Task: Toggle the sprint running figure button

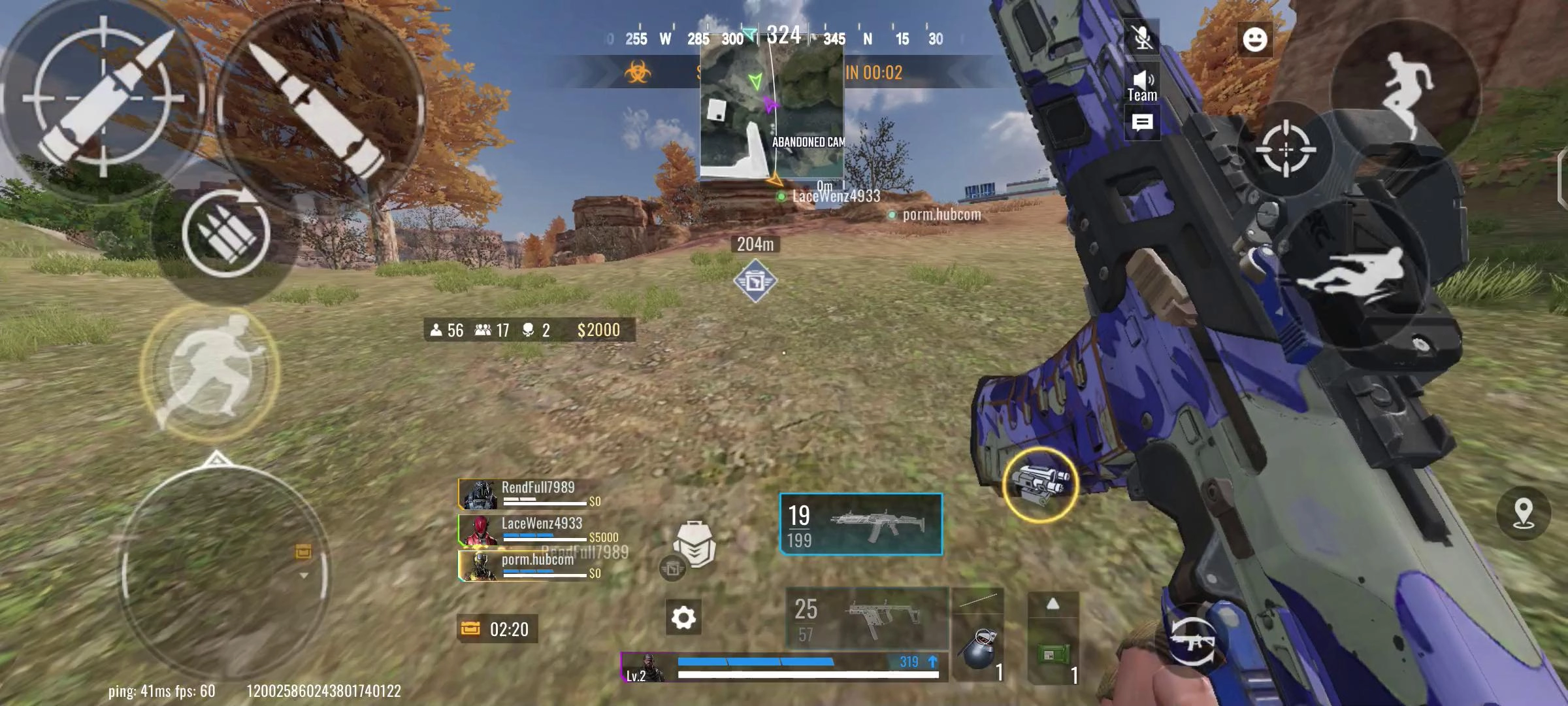Action: point(210,370)
